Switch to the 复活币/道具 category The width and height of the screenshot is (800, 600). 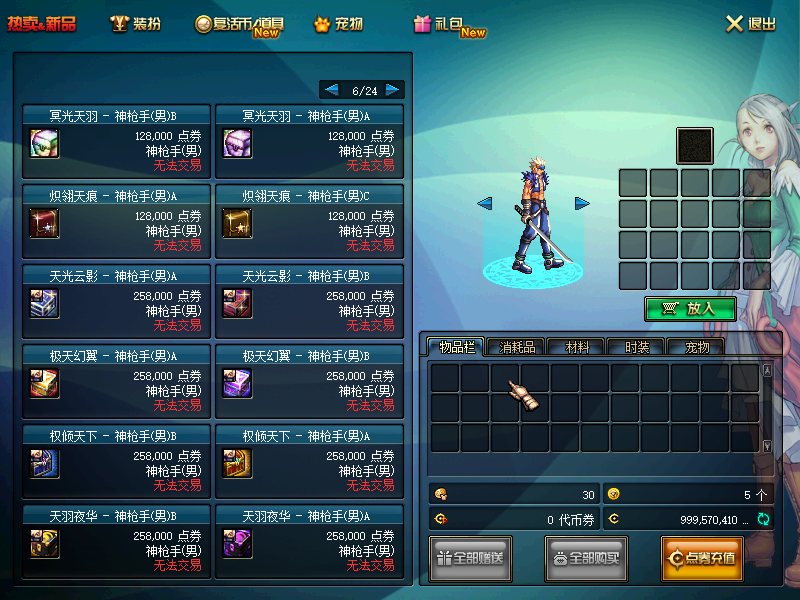tap(238, 24)
